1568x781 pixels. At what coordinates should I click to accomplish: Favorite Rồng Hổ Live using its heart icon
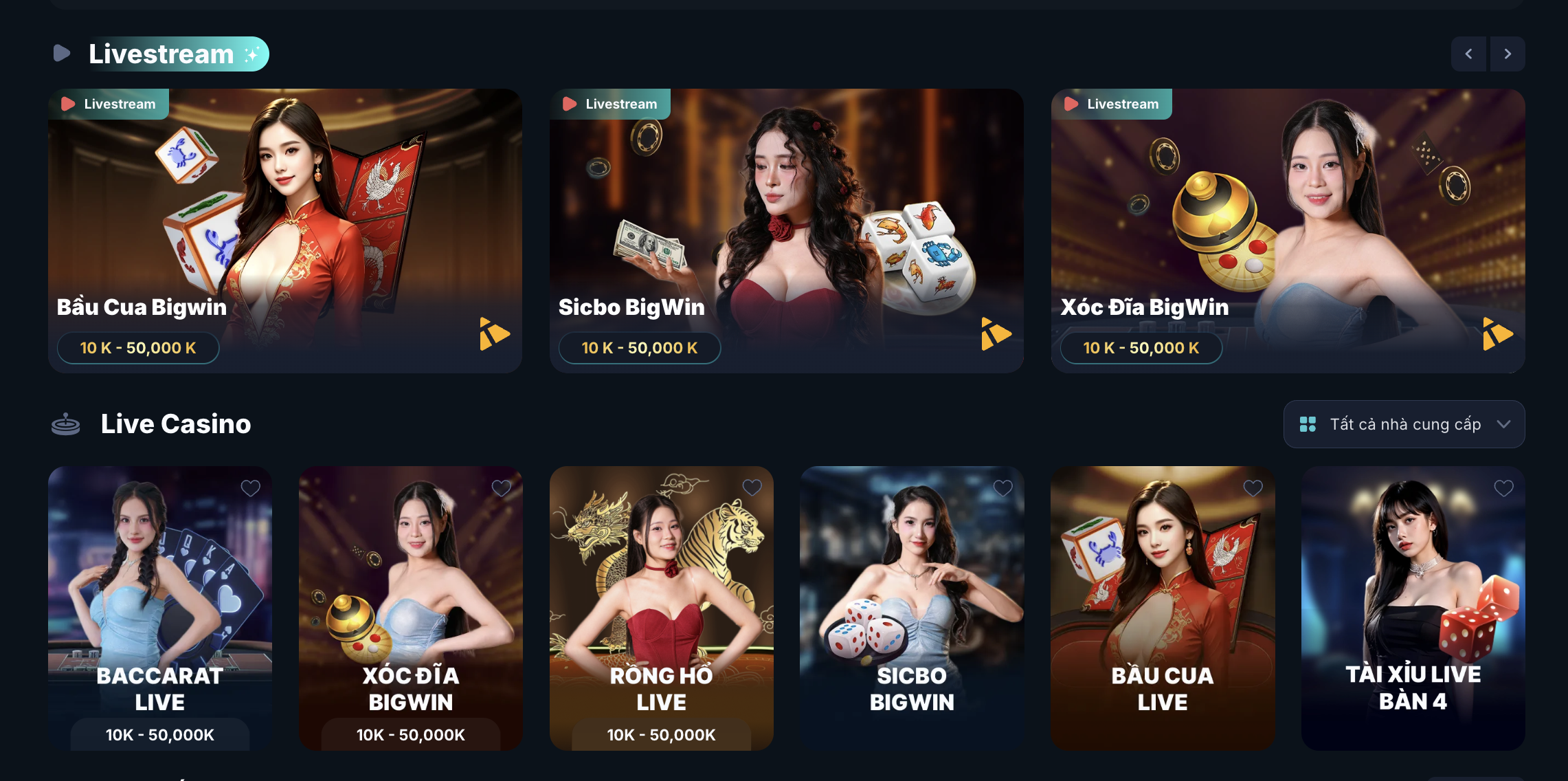(x=752, y=487)
